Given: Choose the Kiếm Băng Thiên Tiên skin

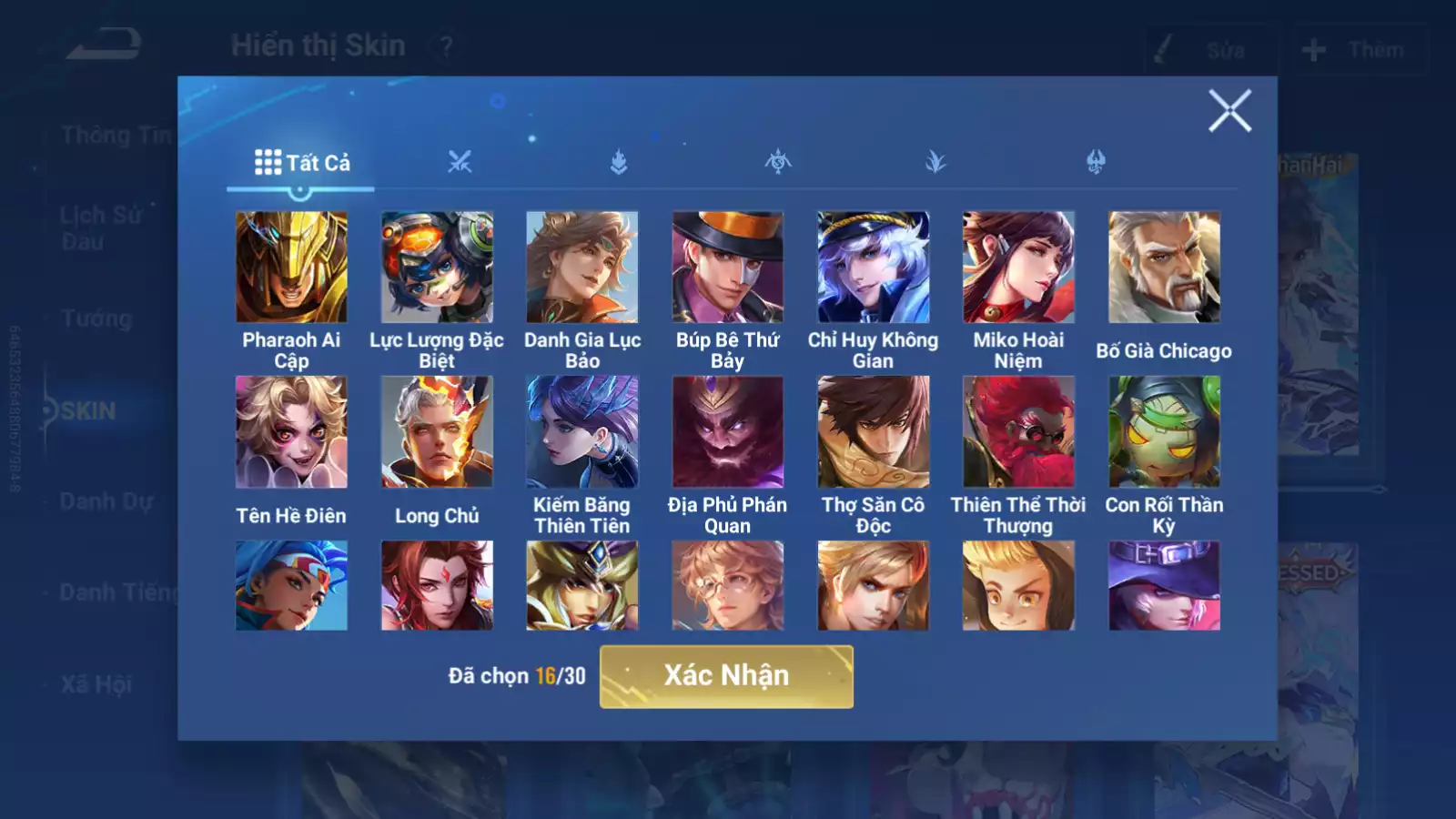Looking at the screenshot, I should [x=582, y=432].
